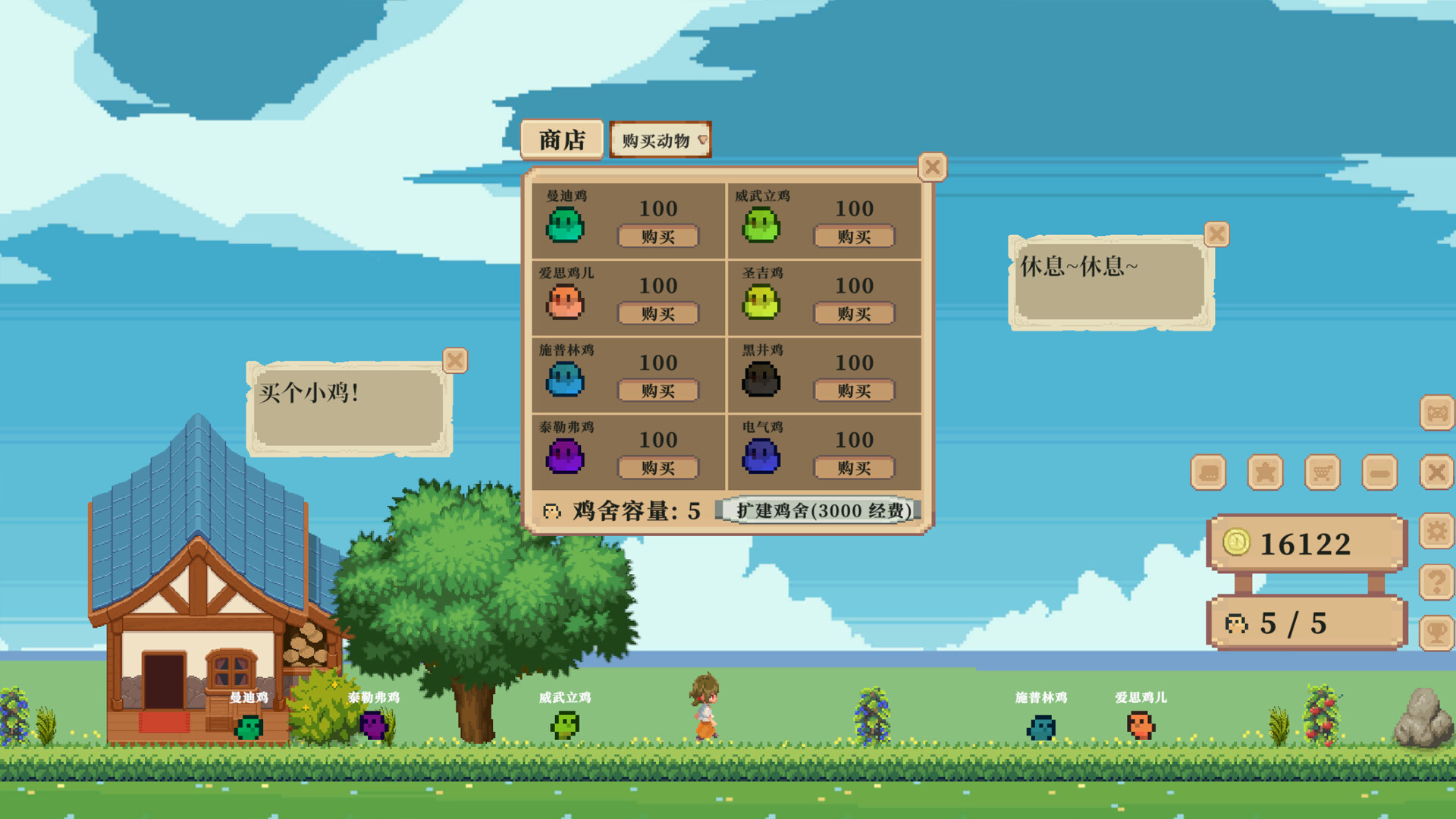Click the minus icon in the sidebar

1379,472
